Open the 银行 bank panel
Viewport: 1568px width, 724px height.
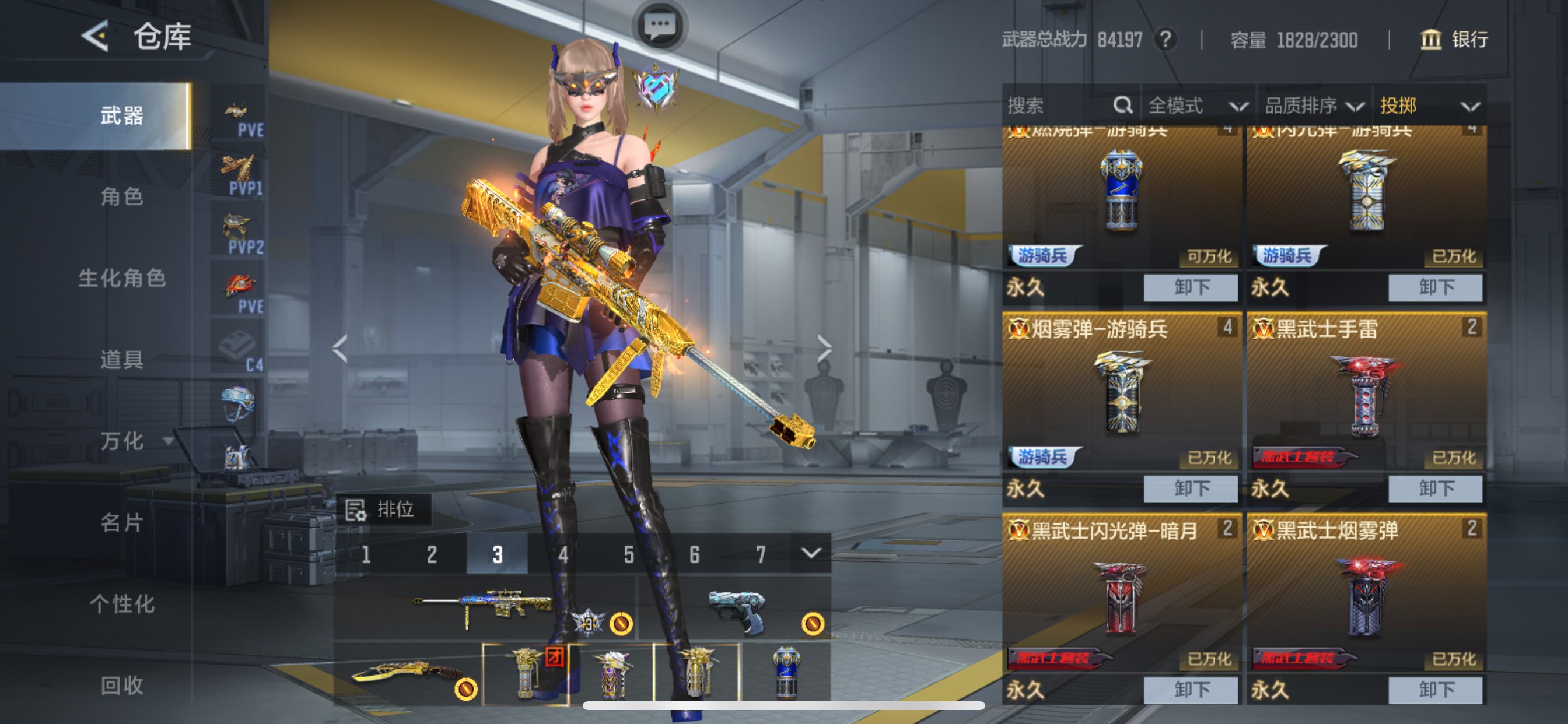[x=1455, y=40]
